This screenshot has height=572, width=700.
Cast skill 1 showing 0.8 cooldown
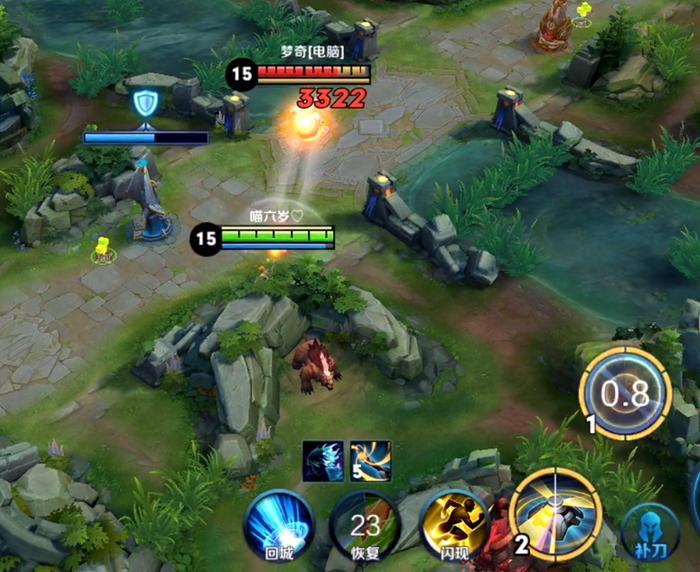click(625, 393)
